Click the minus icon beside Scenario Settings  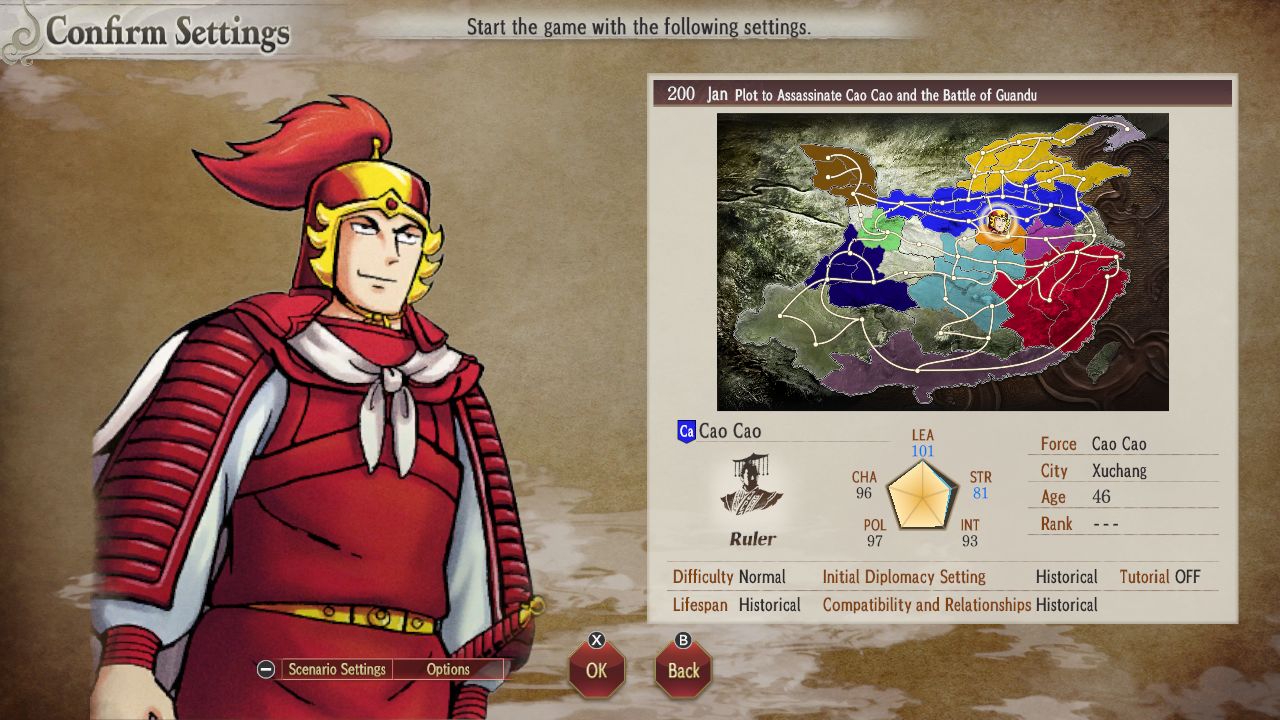(x=266, y=669)
